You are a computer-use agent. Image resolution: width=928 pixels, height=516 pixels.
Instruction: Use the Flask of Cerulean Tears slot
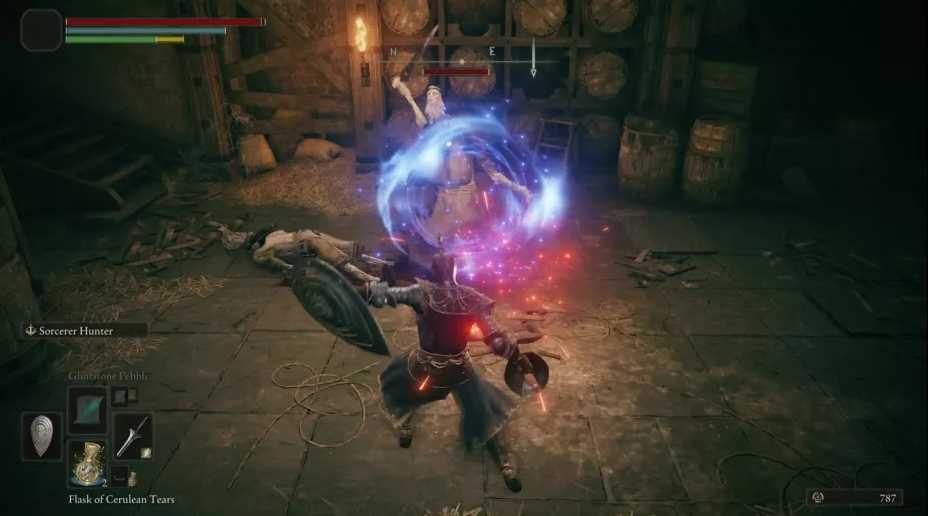point(86,463)
